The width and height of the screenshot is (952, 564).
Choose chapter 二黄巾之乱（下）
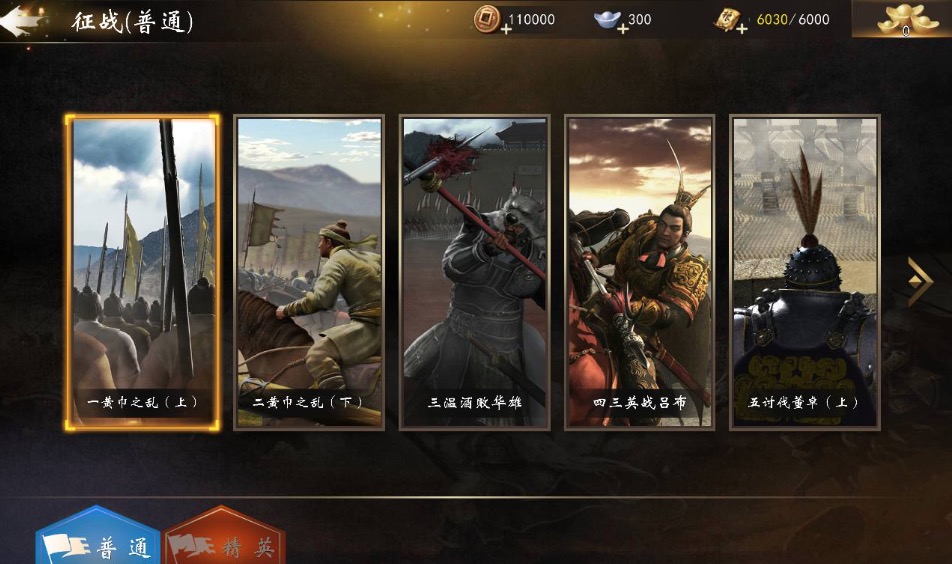click(308, 272)
